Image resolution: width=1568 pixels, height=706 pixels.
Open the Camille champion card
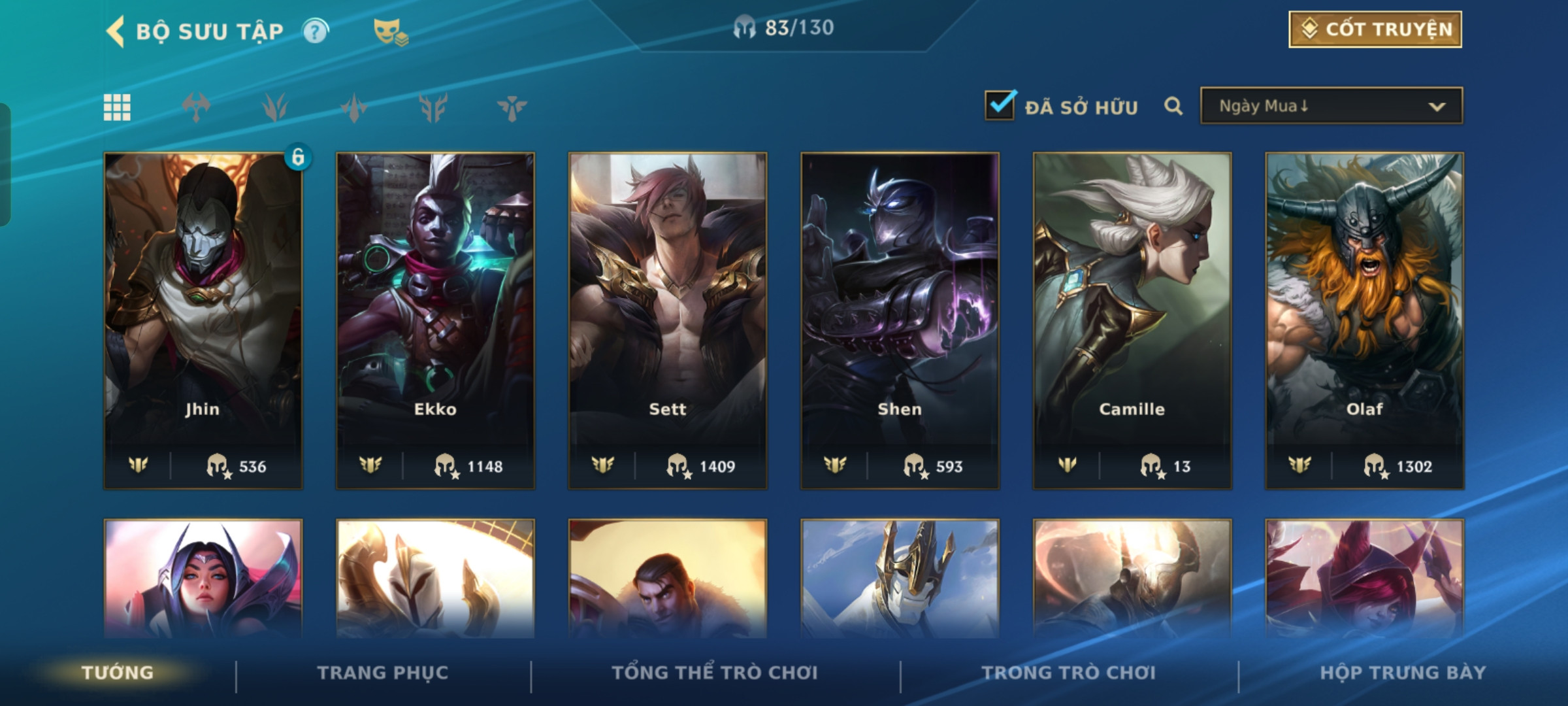[1132, 320]
